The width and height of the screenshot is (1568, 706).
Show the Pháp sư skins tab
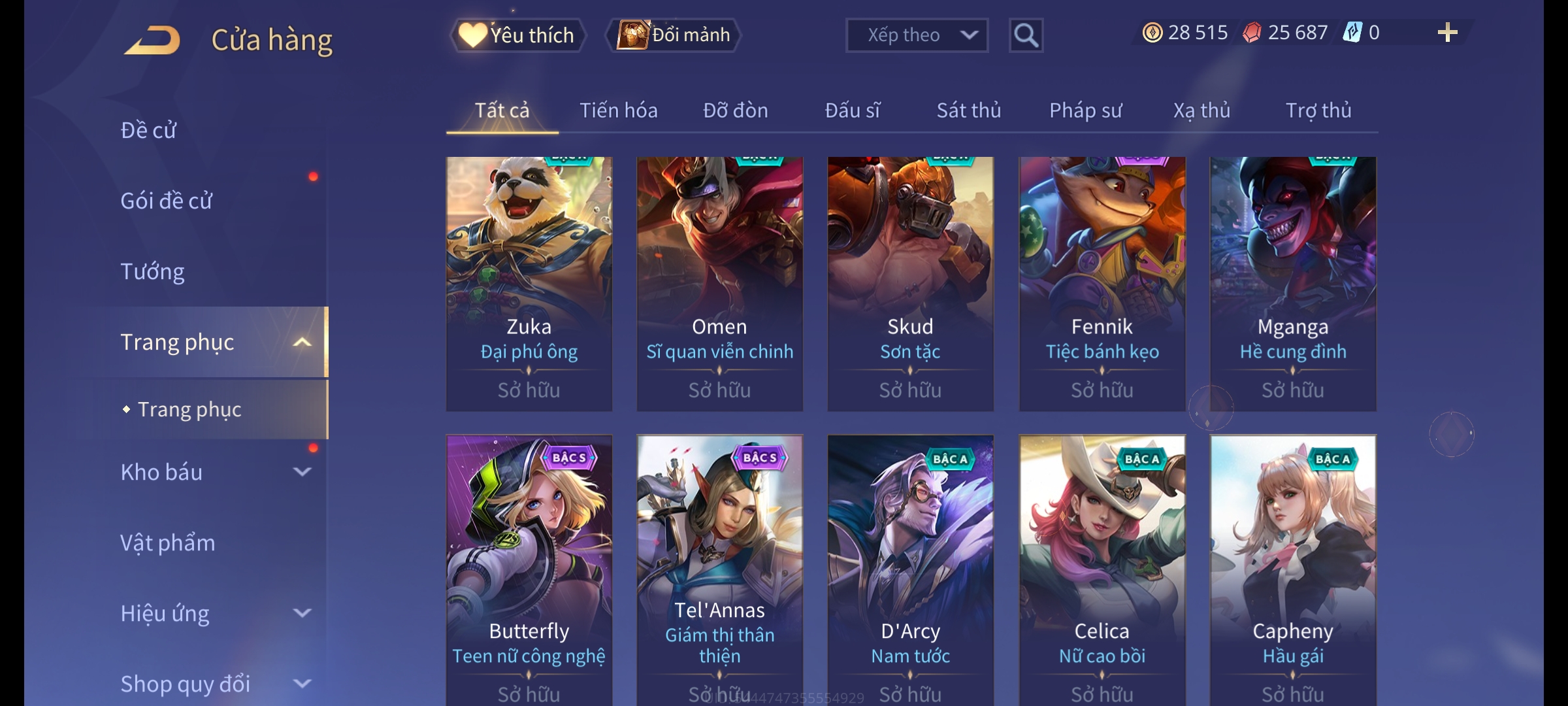click(x=1085, y=110)
